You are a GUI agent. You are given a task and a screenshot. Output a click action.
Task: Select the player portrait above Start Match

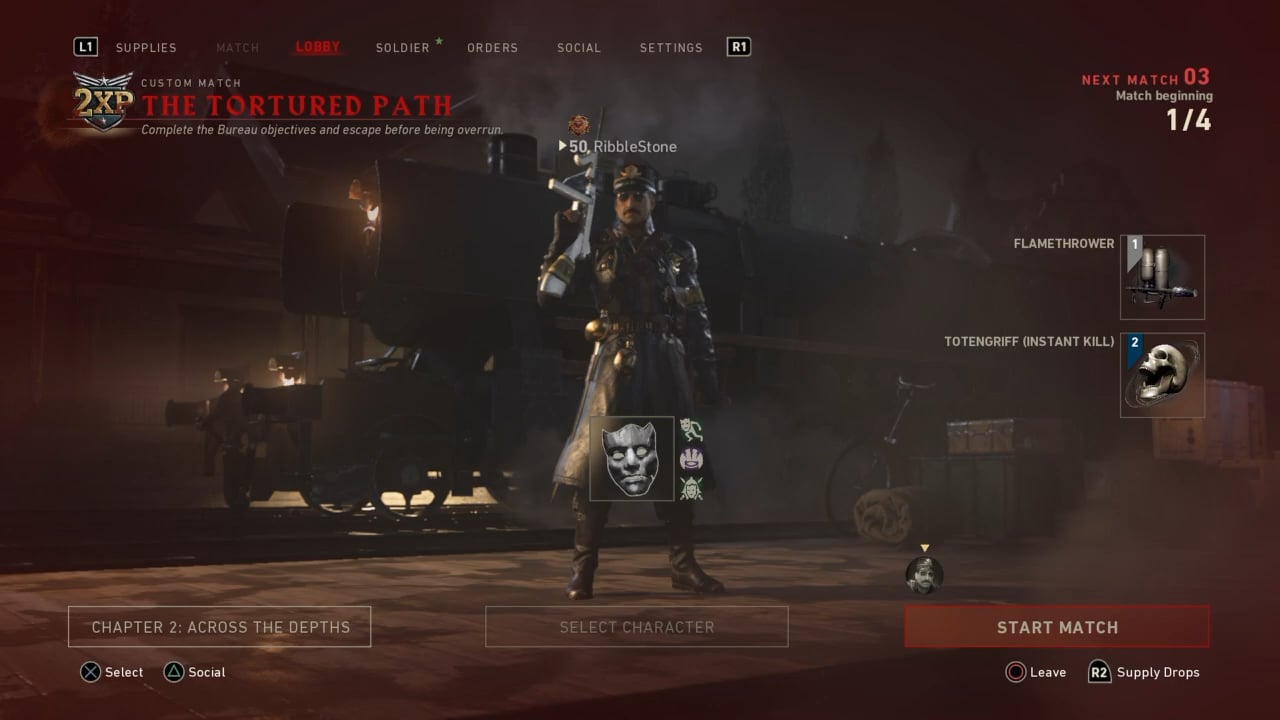924,575
